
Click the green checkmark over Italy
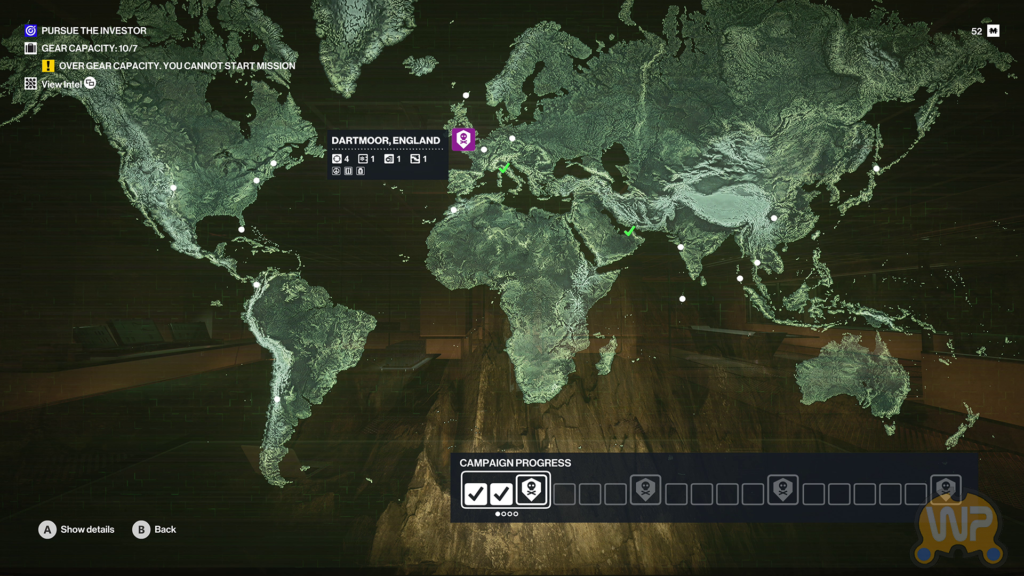click(504, 169)
